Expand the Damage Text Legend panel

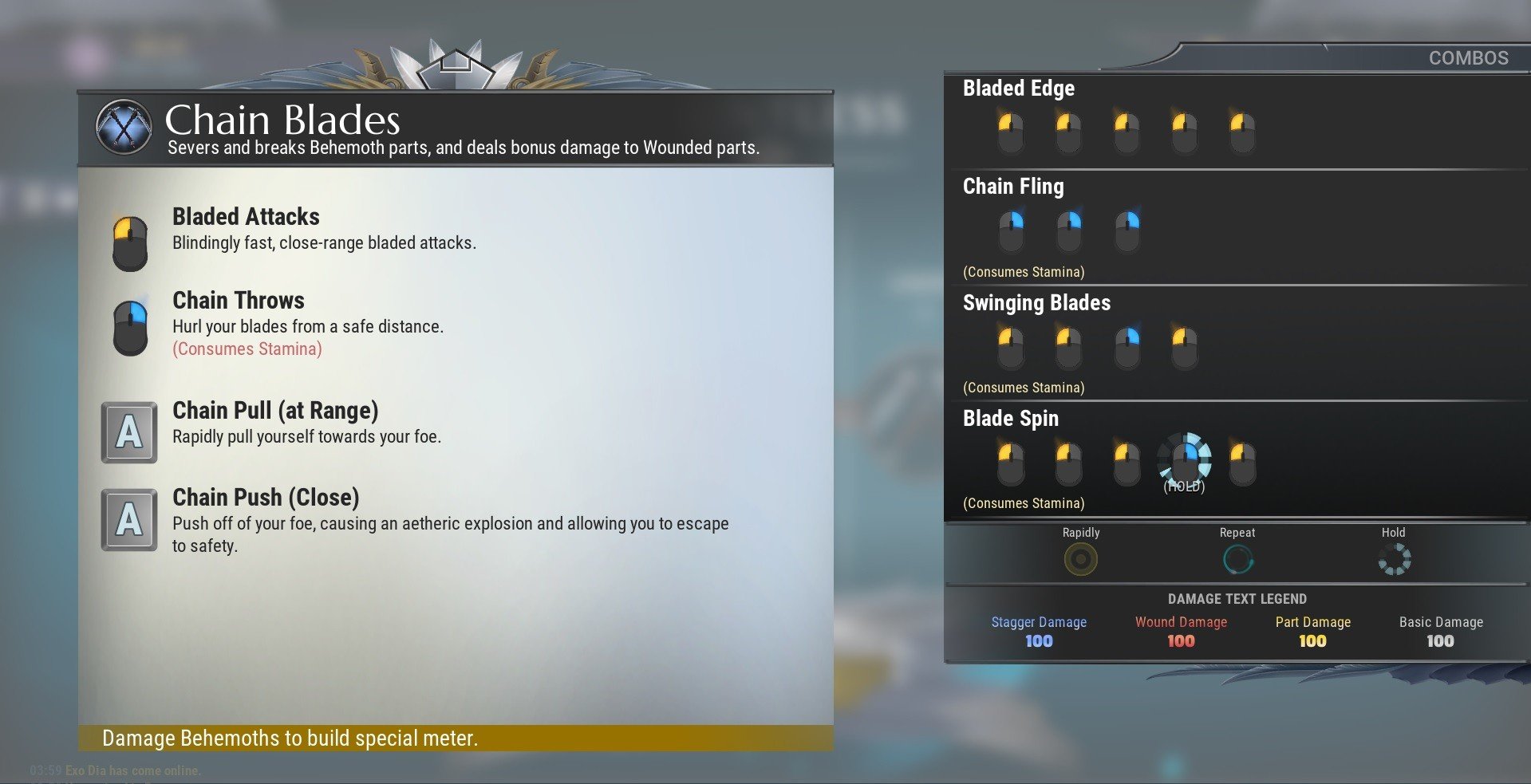1237,599
